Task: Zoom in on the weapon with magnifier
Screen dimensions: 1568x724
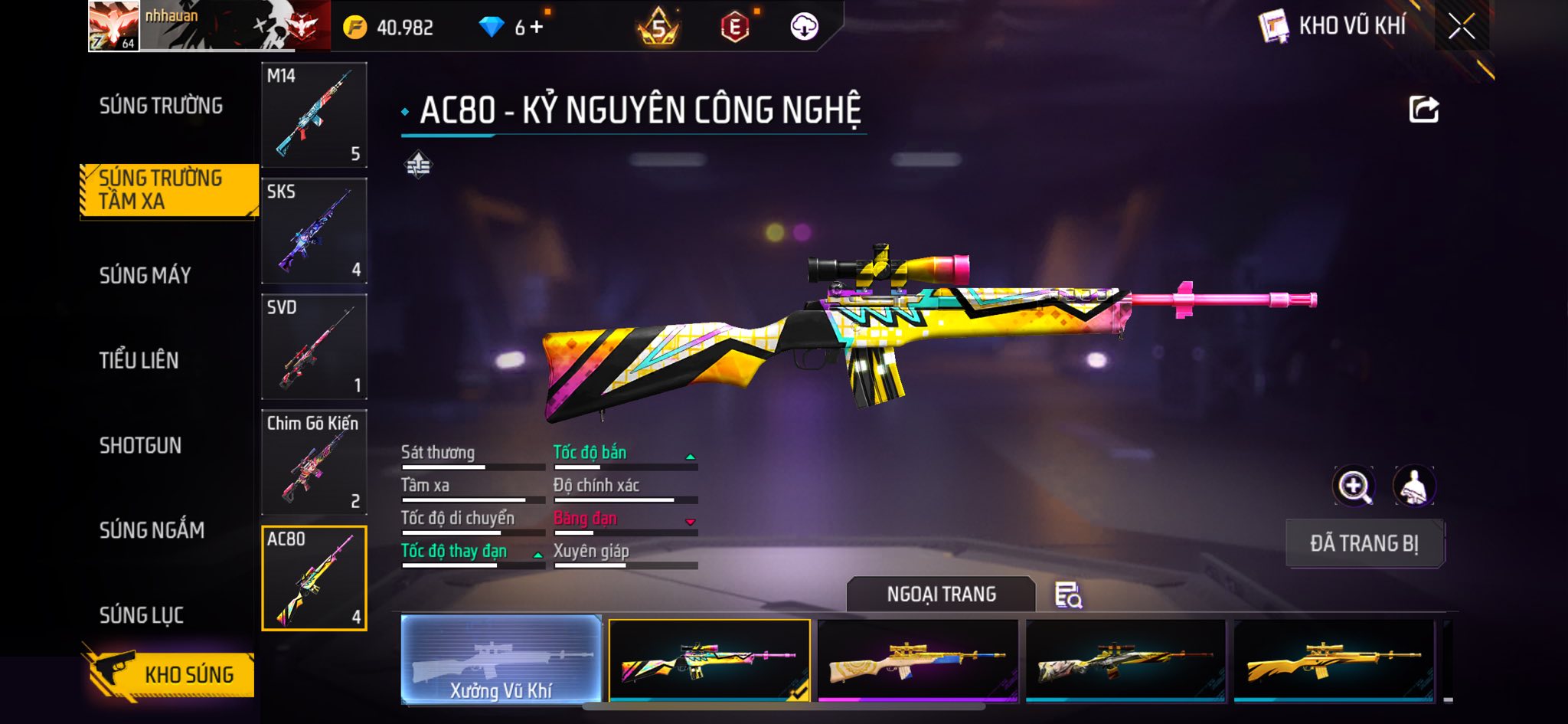Action: click(x=1354, y=486)
